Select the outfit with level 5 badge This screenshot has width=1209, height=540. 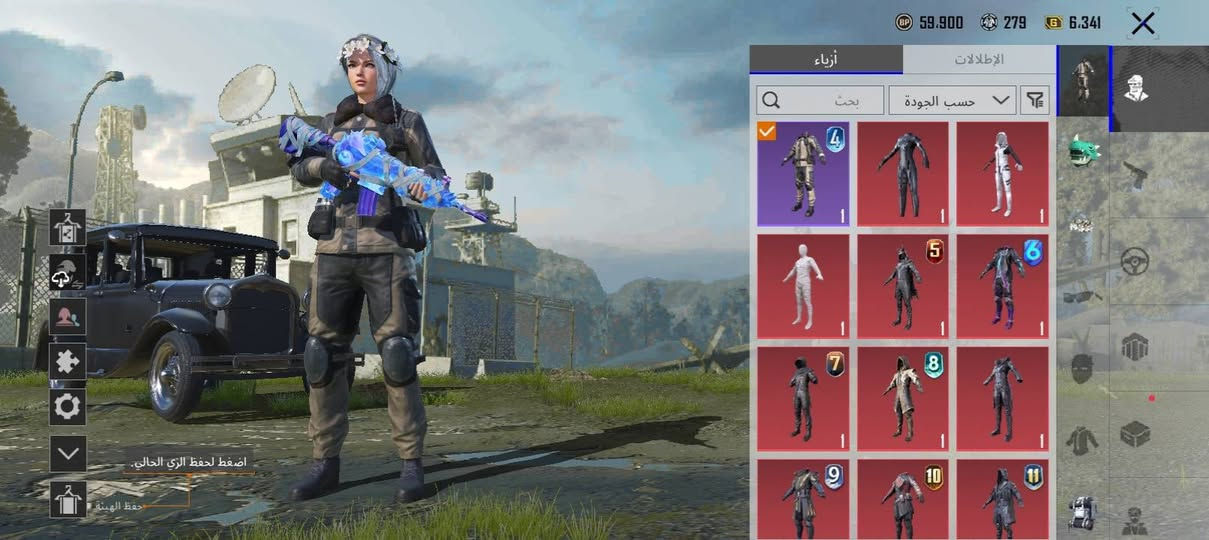903,286
